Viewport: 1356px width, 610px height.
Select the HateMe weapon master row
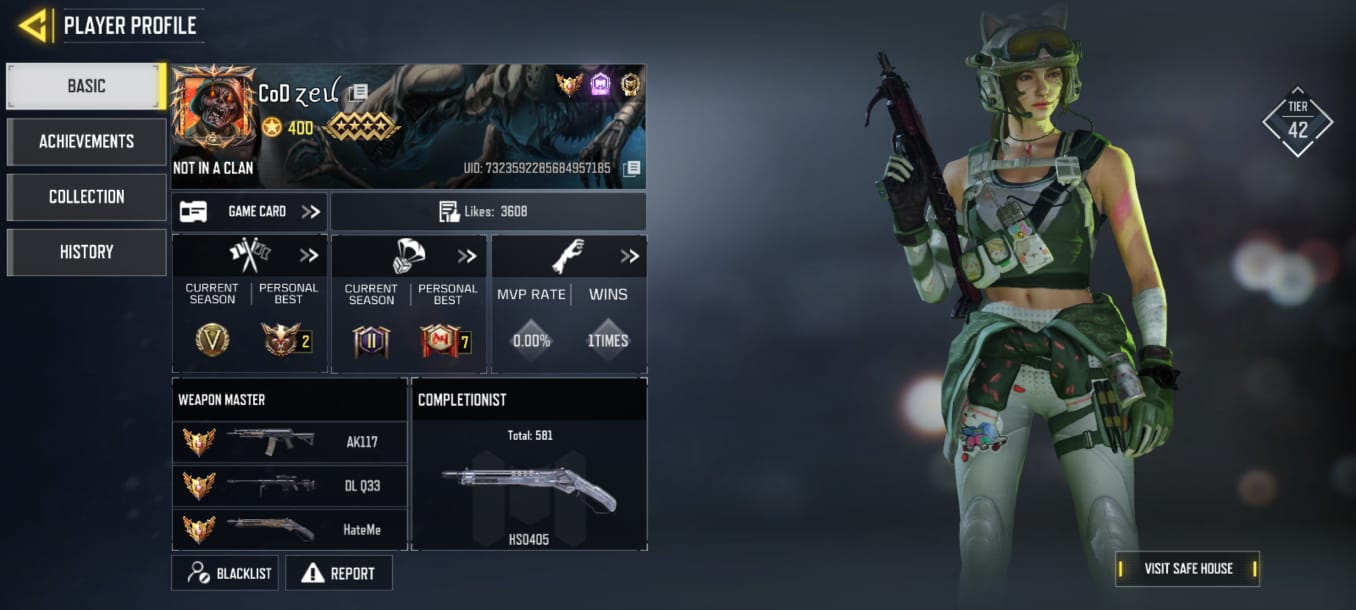[x=290, y=529]
